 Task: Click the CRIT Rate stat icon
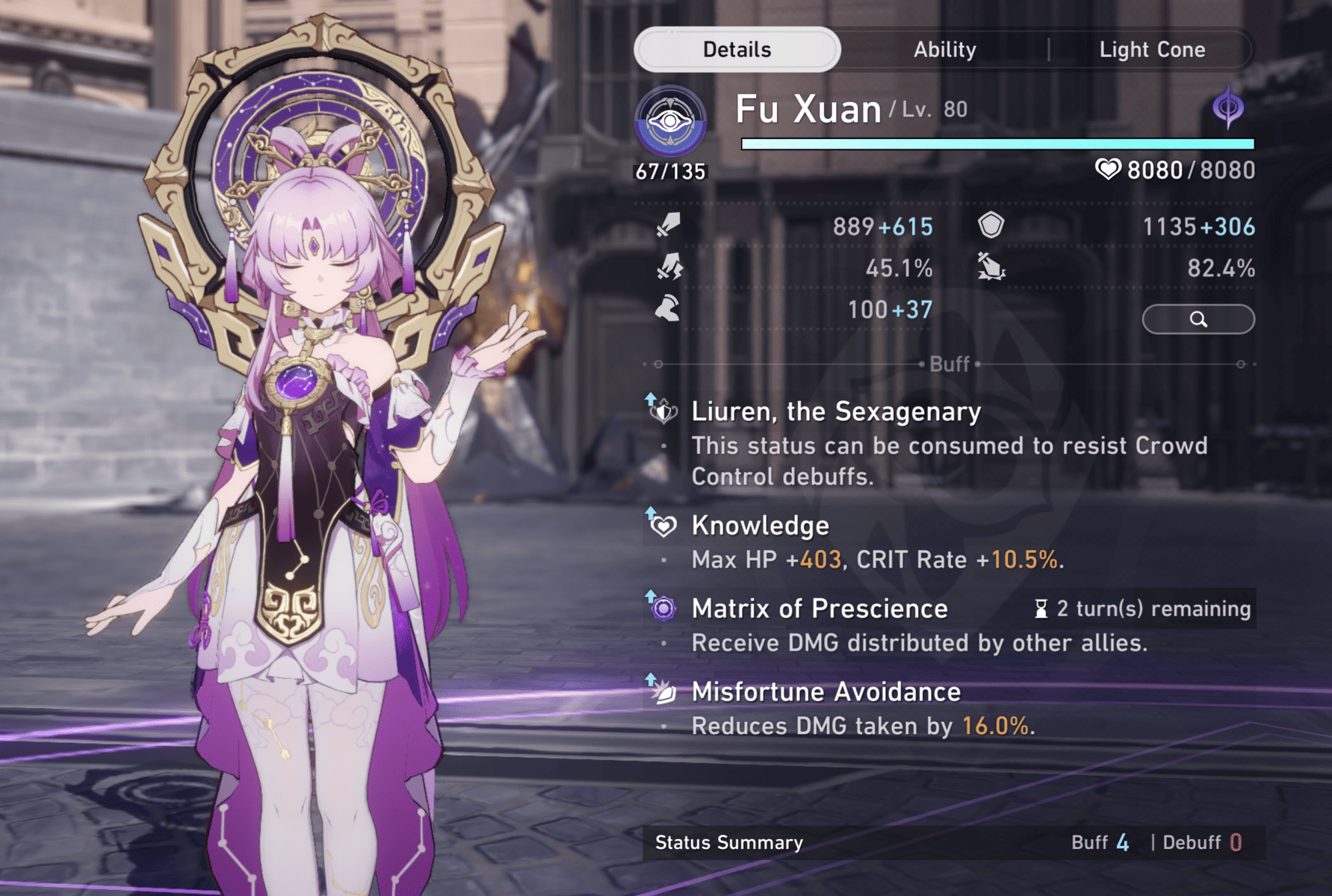point(669,267)
